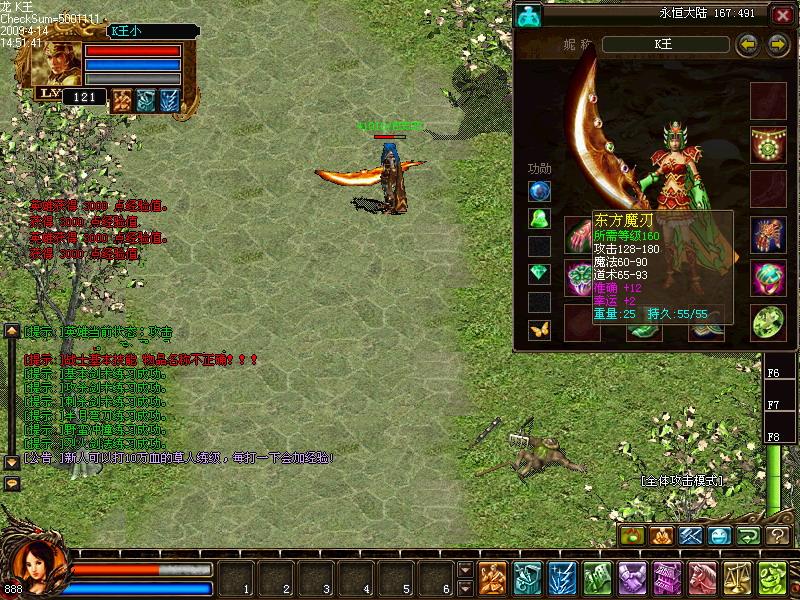Click the blue smiley face emote button
Image resolution: width=800 pixels, height=600 pixels.
coord(719,536)
